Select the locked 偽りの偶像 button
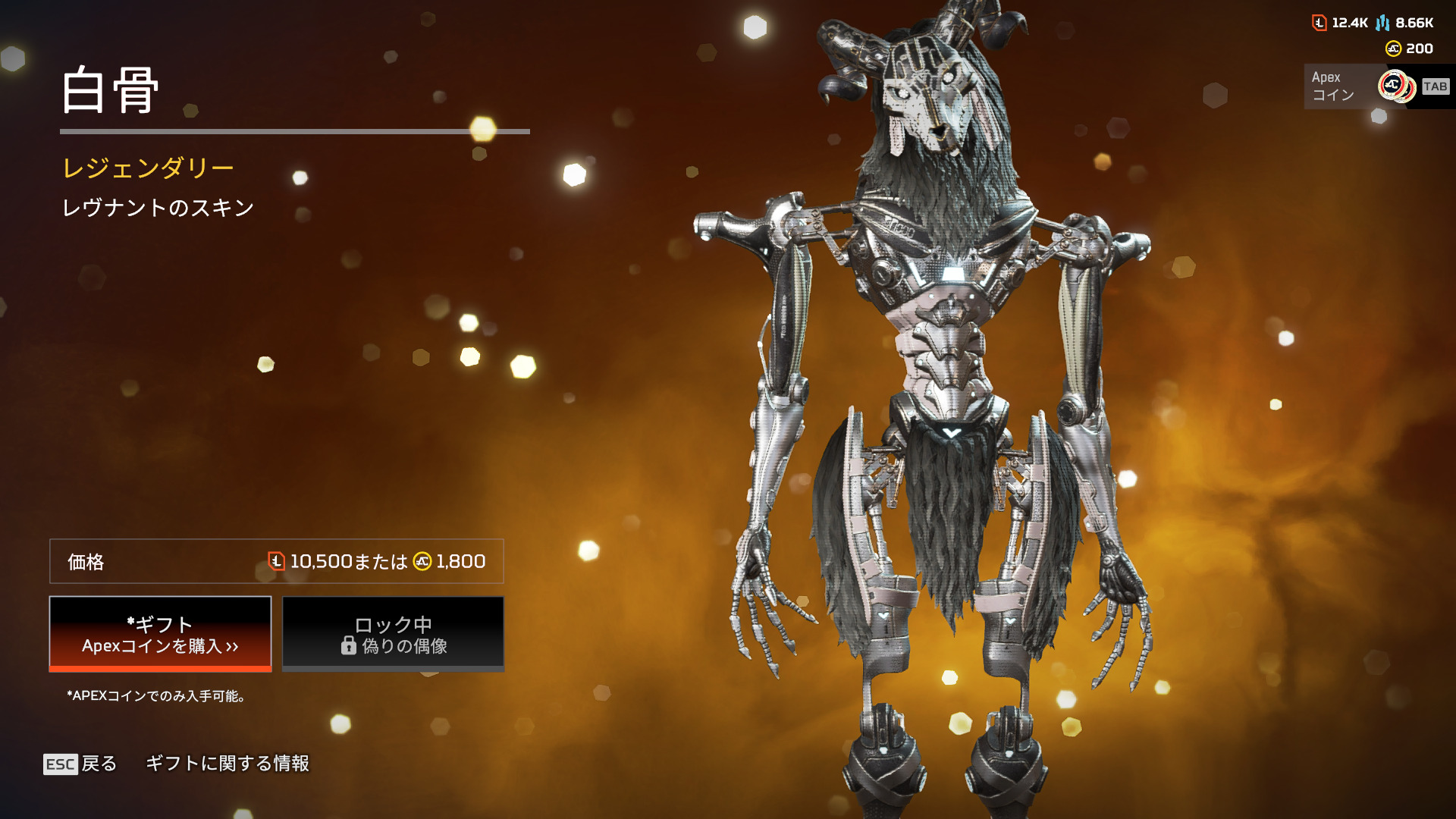The width and height of the screenshot is (1456, 819). point(393,634)
